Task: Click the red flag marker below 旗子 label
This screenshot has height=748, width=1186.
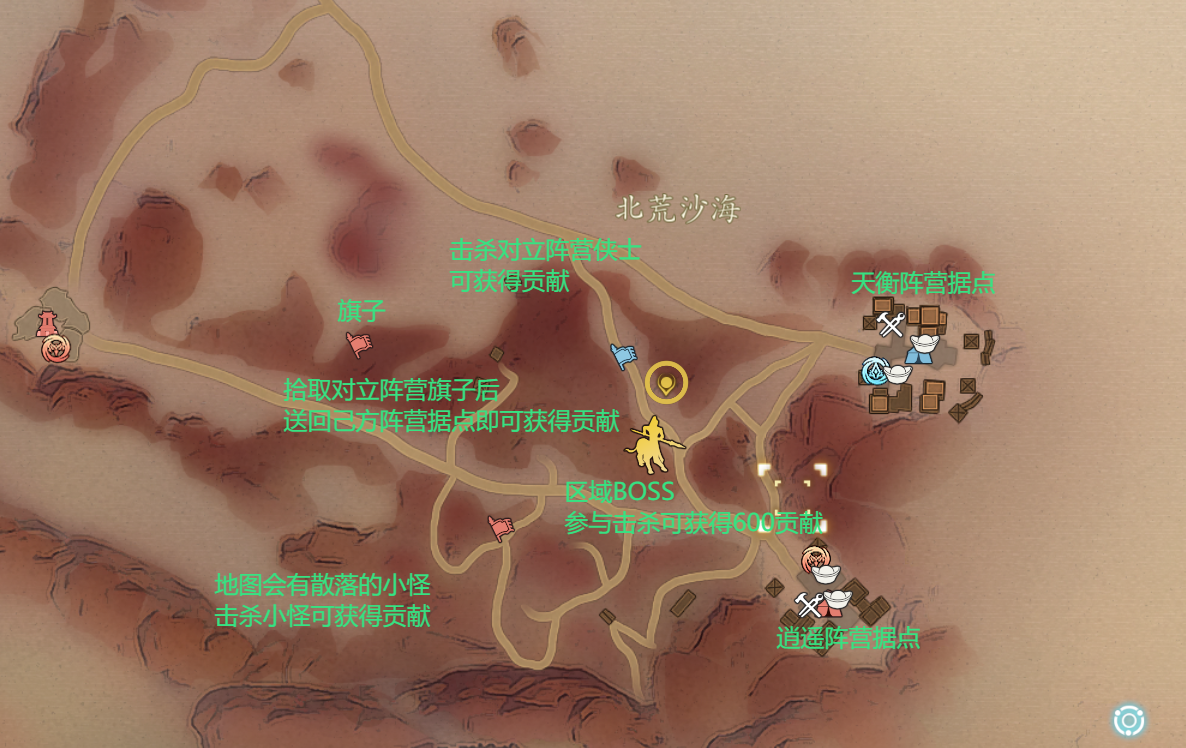Action: click(358, 344)
